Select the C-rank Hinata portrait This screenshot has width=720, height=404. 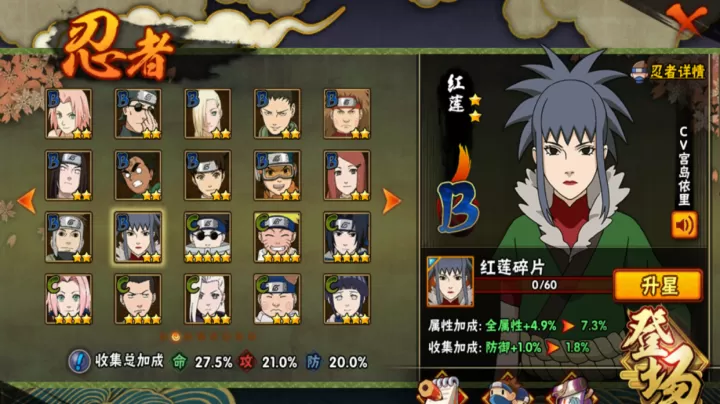tap(346, 298)
